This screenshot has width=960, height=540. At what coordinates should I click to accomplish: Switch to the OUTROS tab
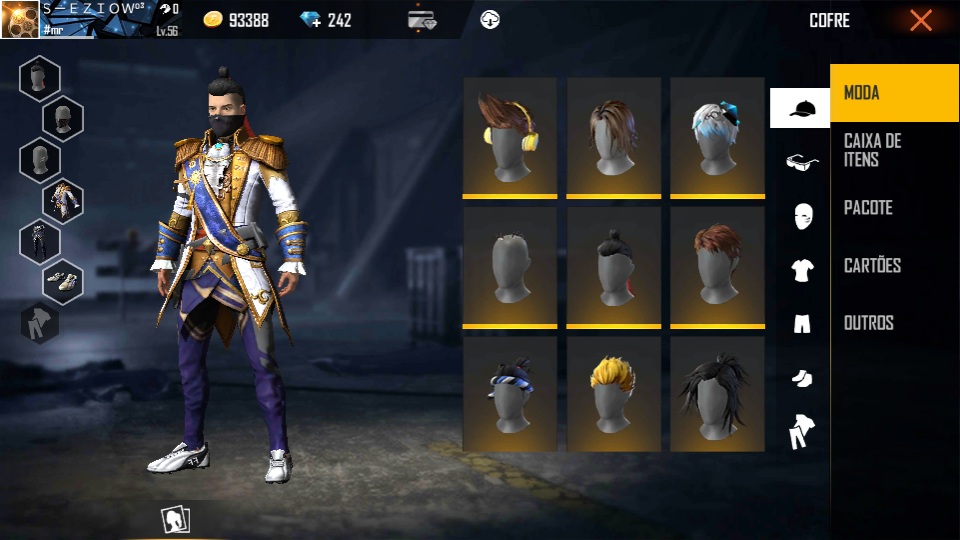(x=894, y=323)
